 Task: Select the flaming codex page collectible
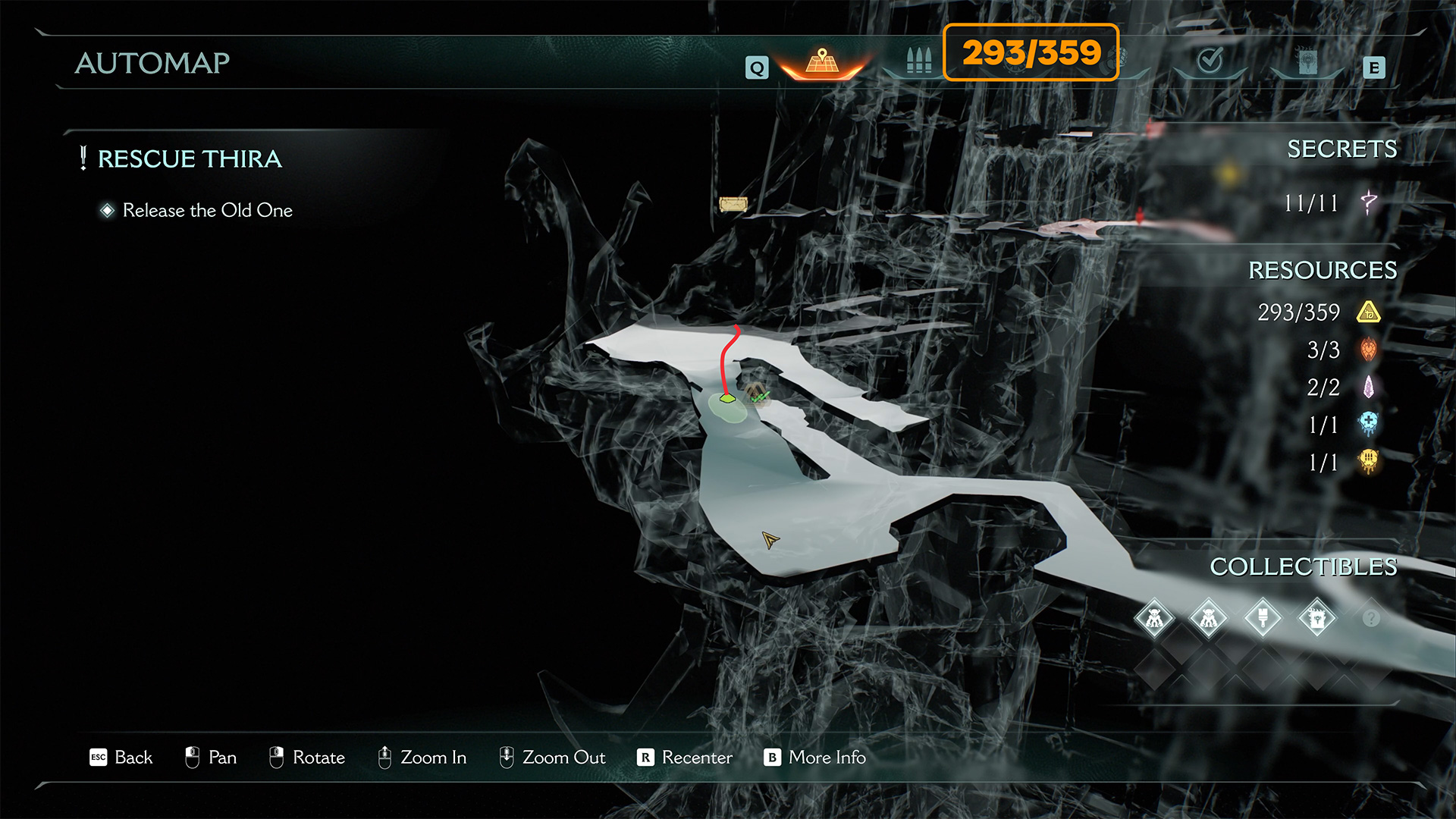click(1317, 618)
